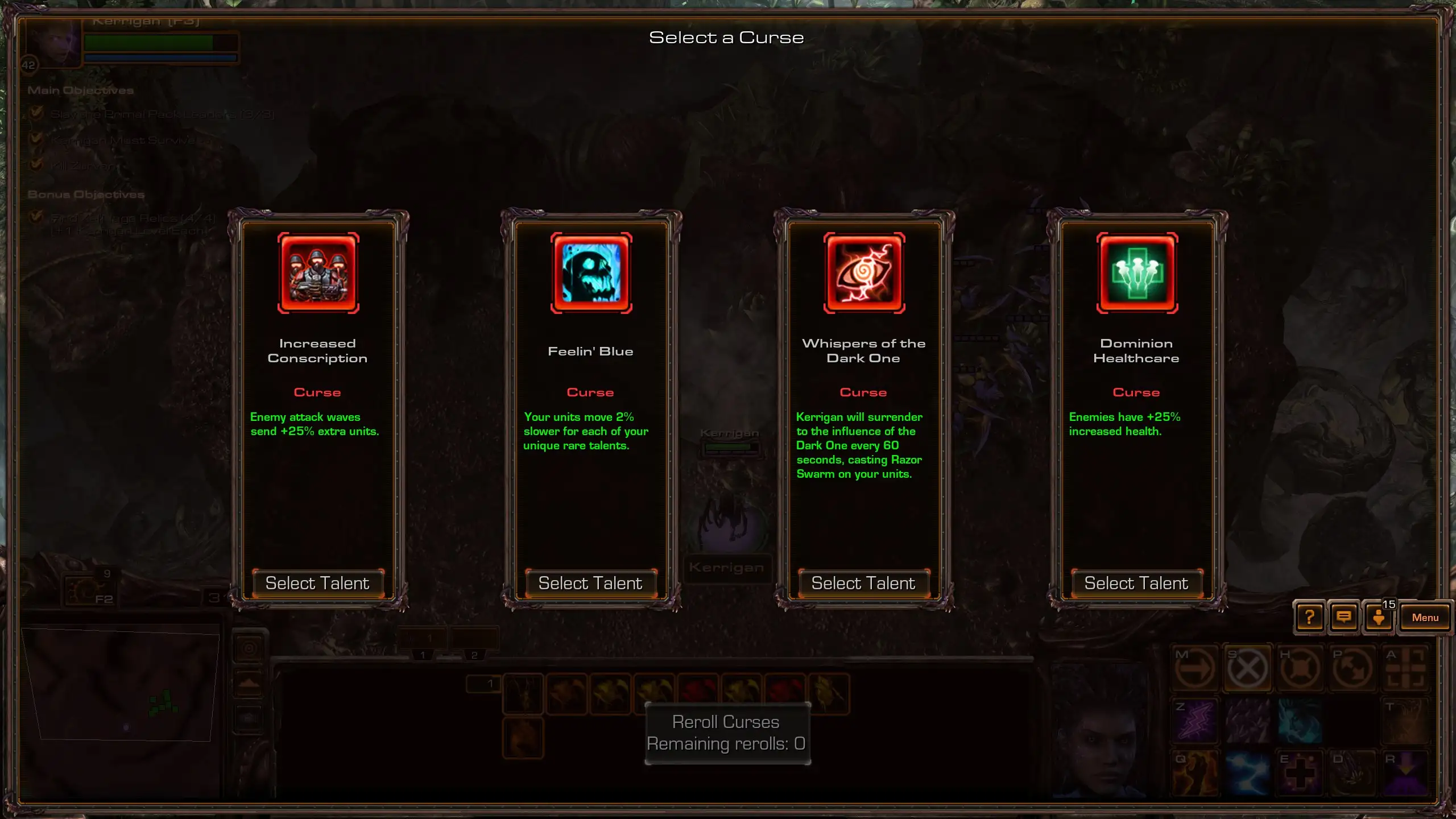Screen dimensions: 1456x819
Task: Open the help question mark button
Action: click(1309, 617)
